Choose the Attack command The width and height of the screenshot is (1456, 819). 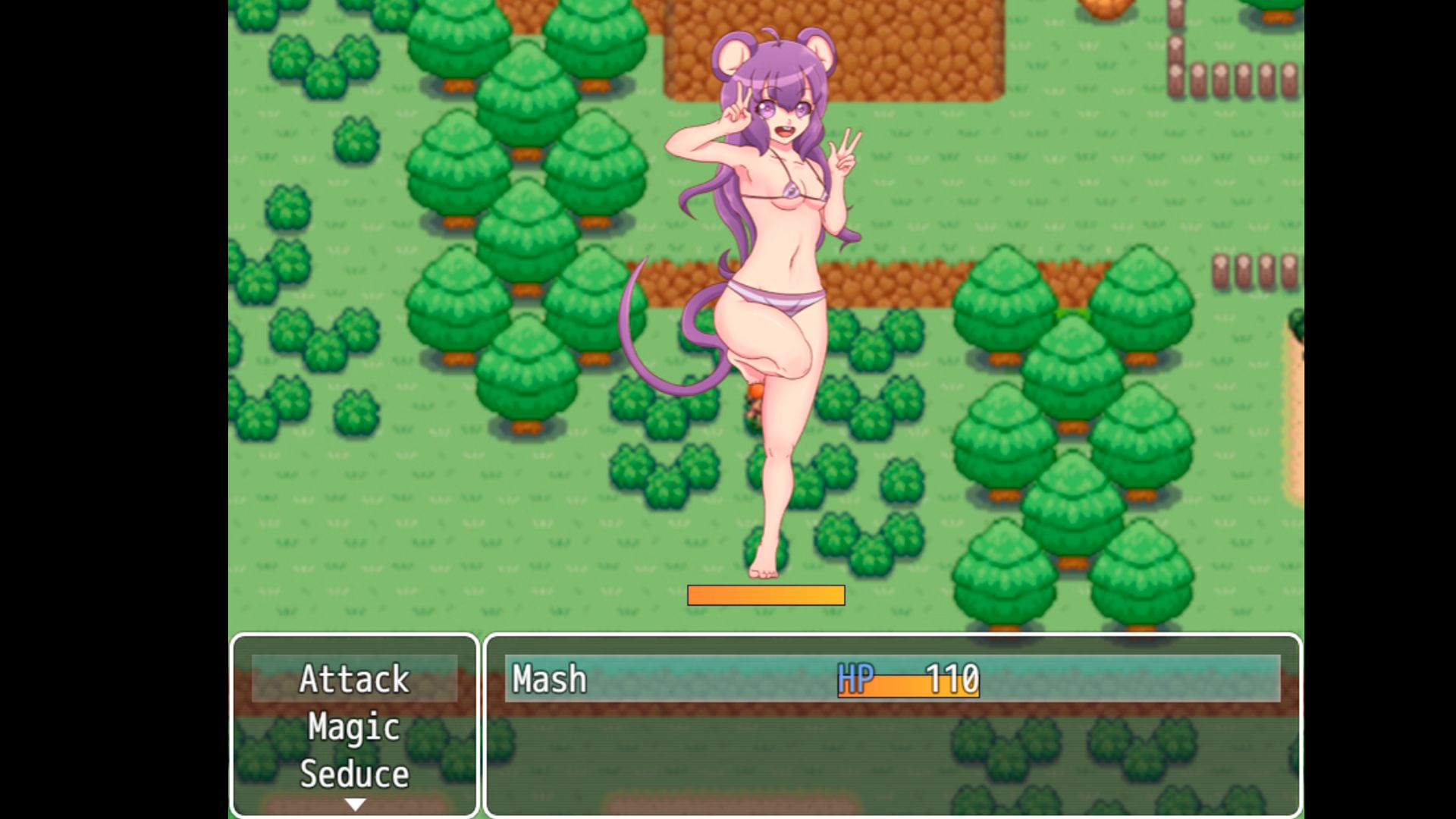click(354, 679)
